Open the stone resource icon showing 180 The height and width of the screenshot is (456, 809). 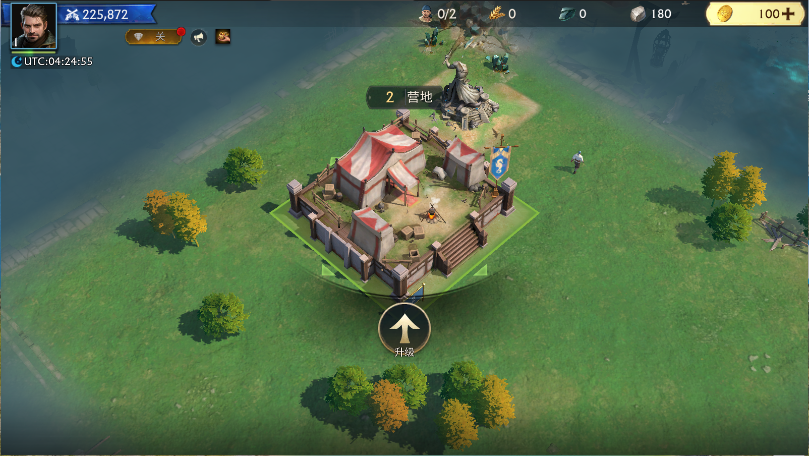coord(637,14)
